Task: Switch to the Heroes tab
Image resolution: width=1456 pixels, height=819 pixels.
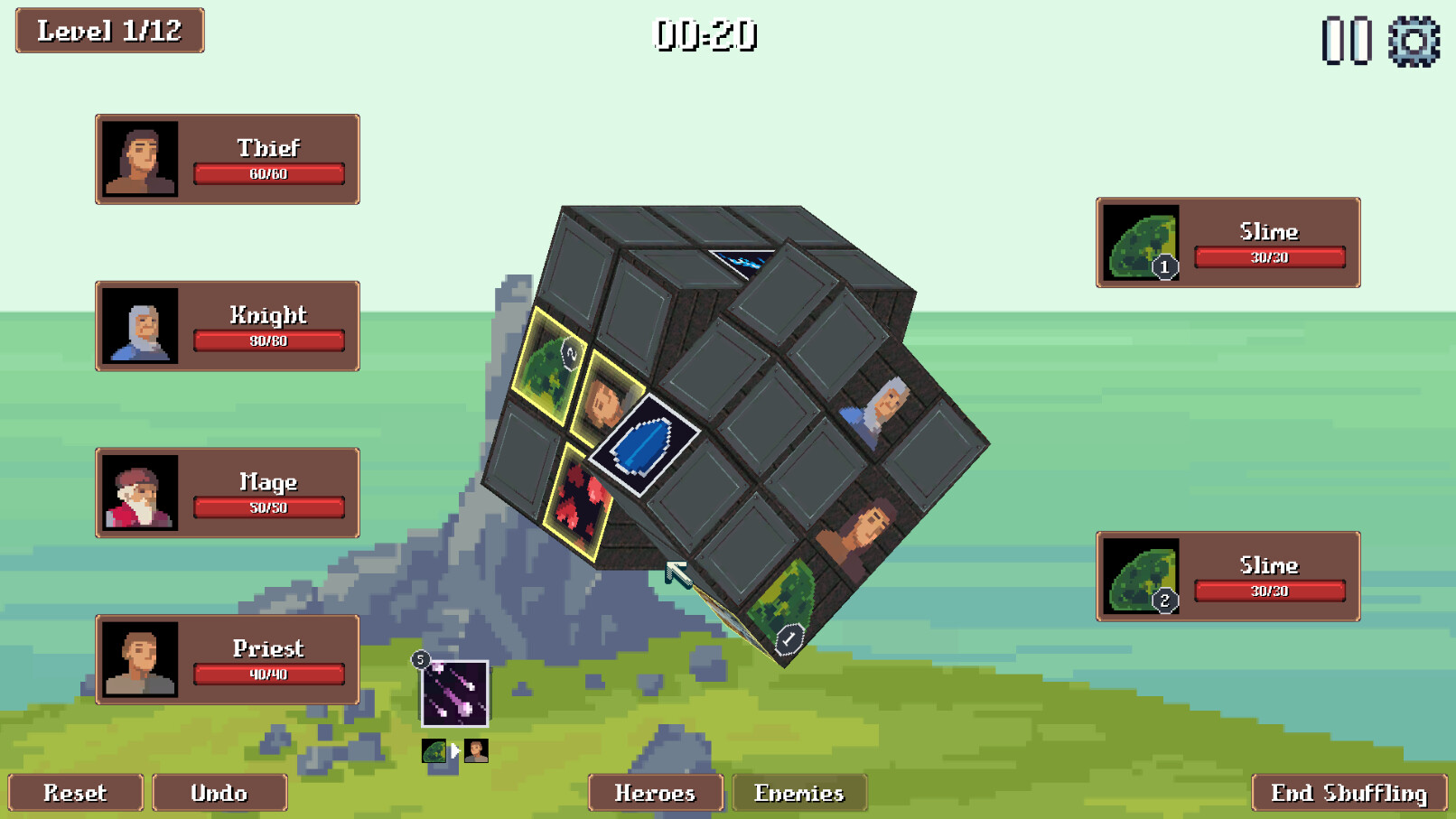Action: coord(656,793)
